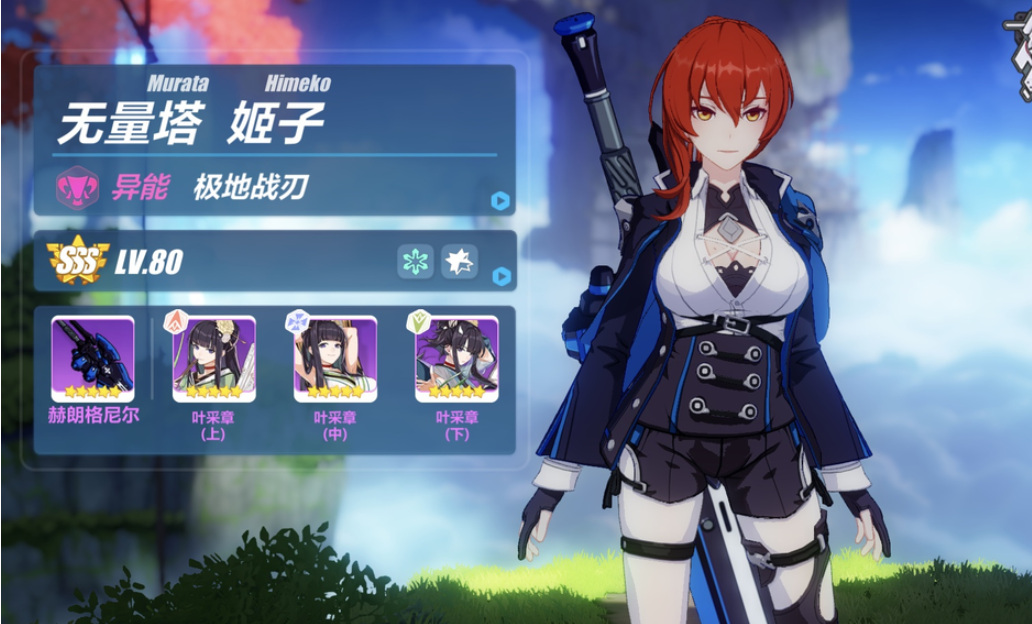This screenshot has height=624, width=1032.
Task: Tap the gold SSS rank badge
Action: 77,262
